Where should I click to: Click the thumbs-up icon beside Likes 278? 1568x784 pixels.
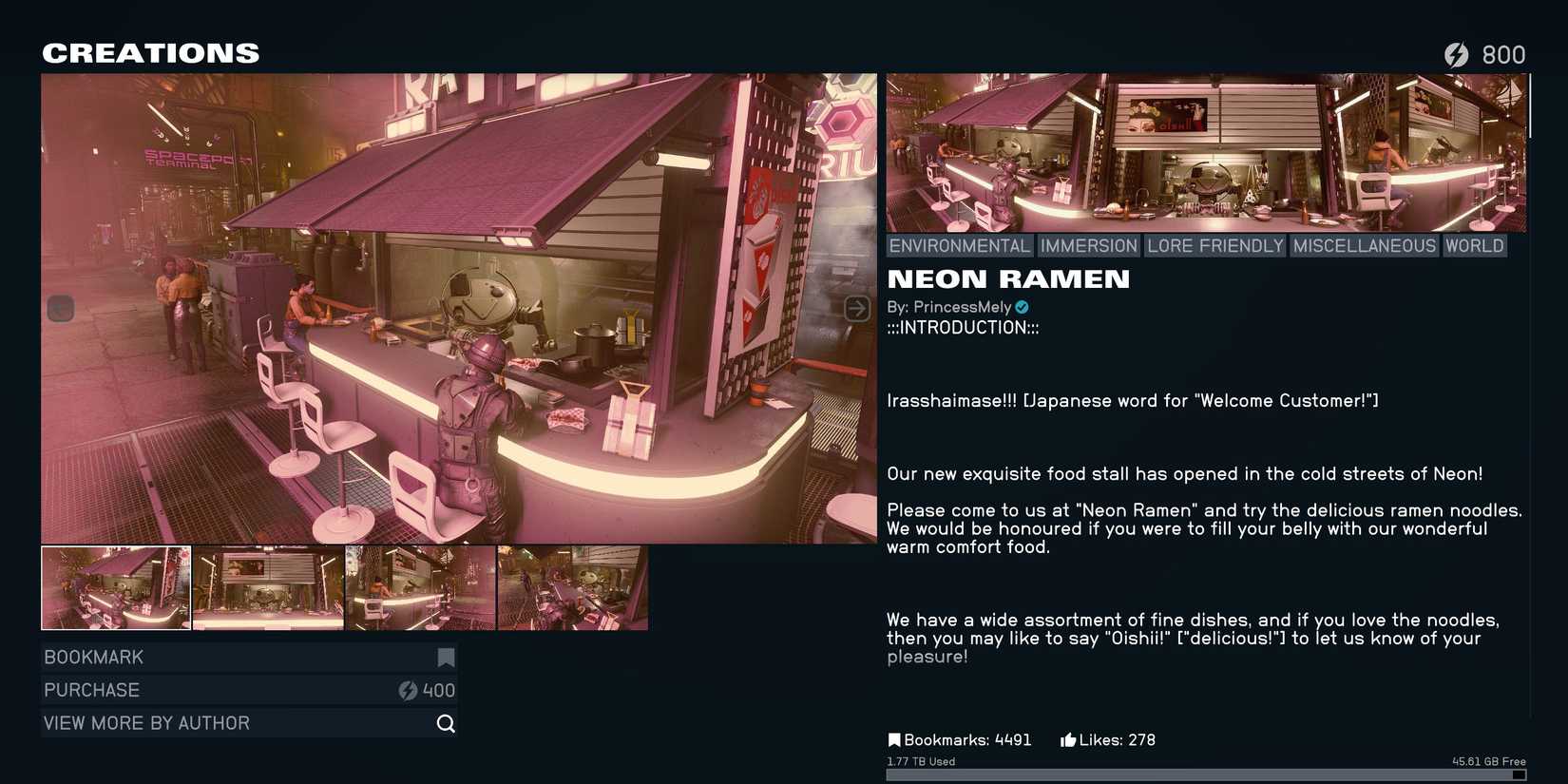[1066, 739]
